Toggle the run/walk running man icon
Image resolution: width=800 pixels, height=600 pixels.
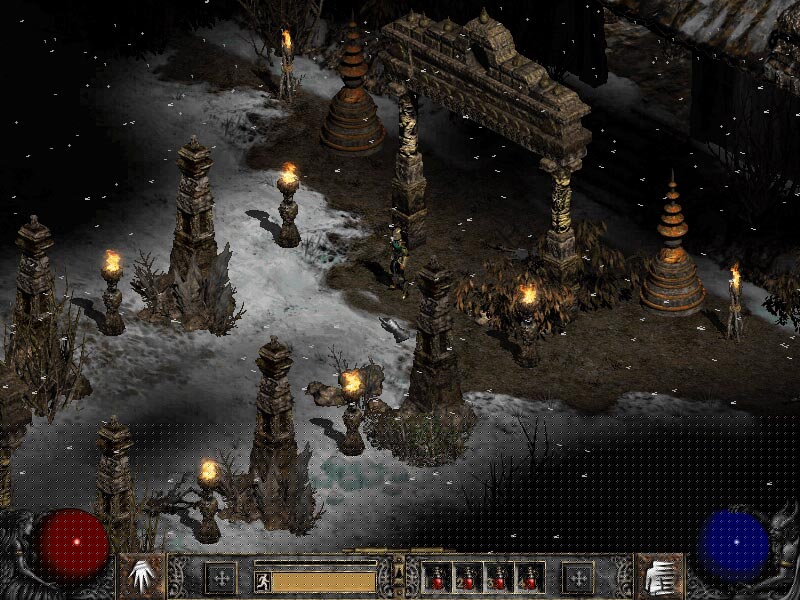[x=262, y=580]
